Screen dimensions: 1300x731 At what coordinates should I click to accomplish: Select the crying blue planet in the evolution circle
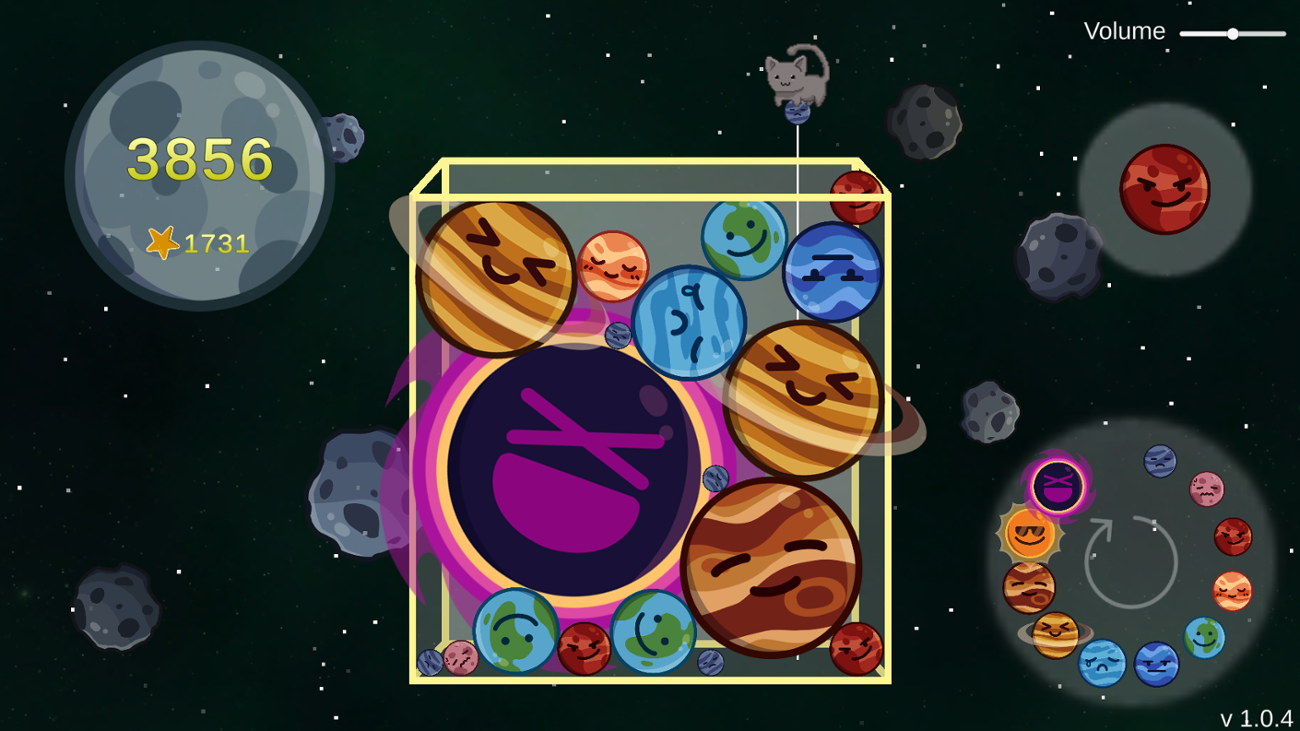1100,663
